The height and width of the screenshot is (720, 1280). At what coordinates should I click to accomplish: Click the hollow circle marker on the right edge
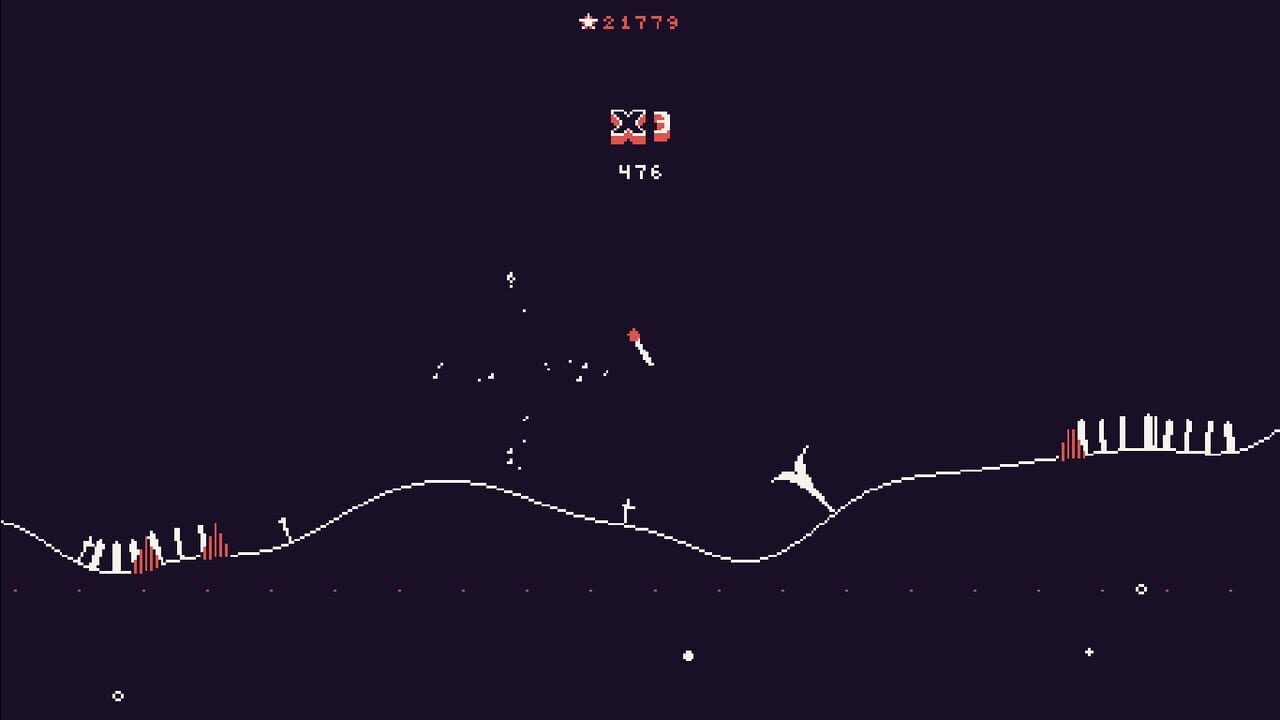pos(1139,590)
